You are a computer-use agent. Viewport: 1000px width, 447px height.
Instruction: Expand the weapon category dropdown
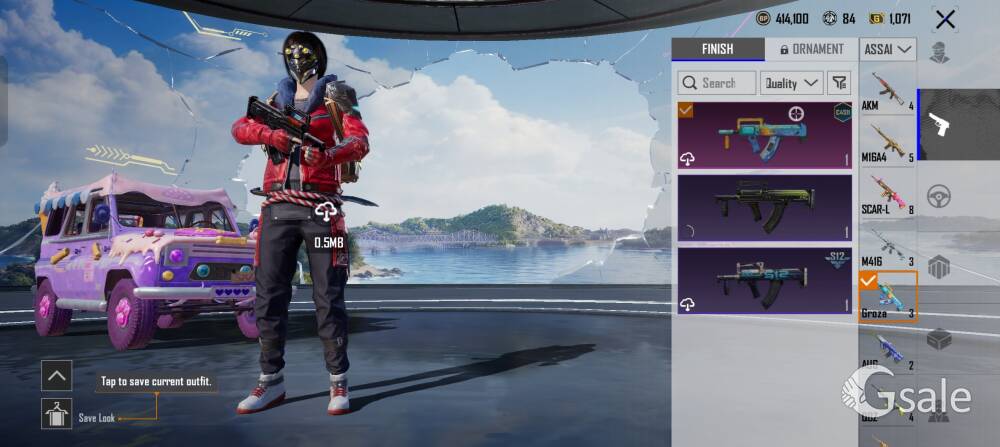888,49
